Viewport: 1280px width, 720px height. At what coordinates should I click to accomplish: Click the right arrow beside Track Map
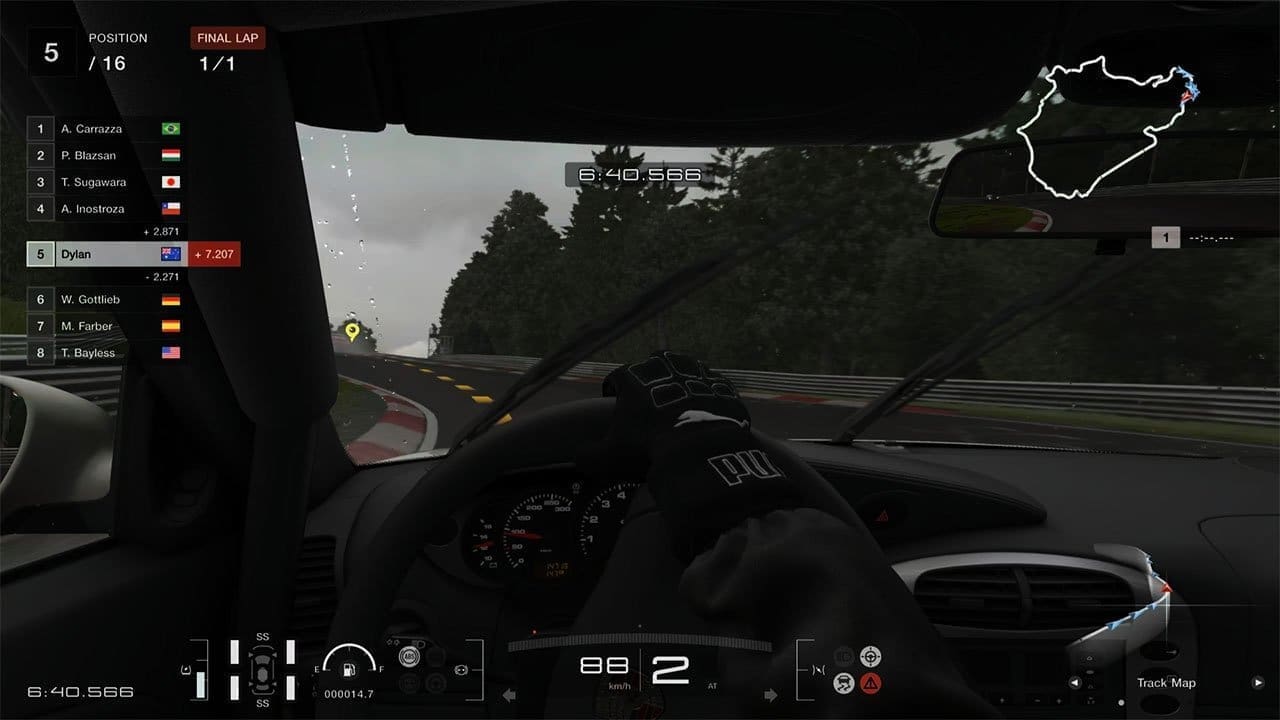coord(1260,683)
